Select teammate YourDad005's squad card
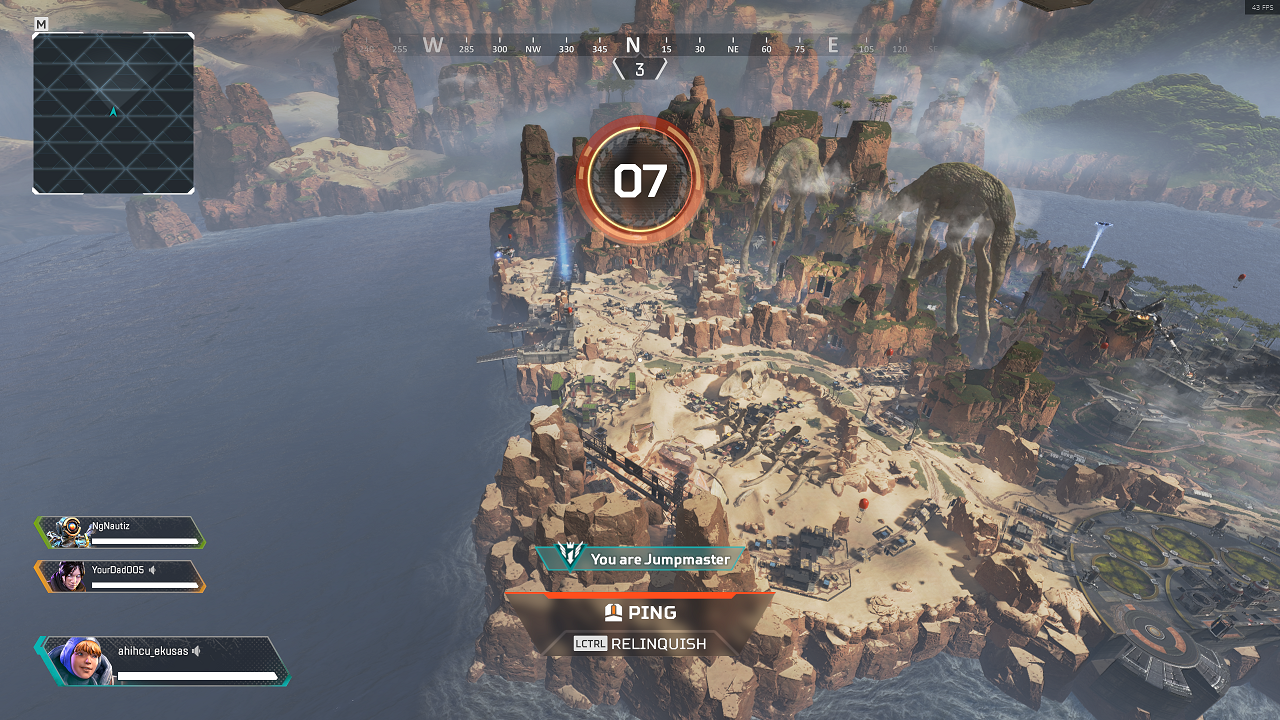1280x720 pixels. 121,576
